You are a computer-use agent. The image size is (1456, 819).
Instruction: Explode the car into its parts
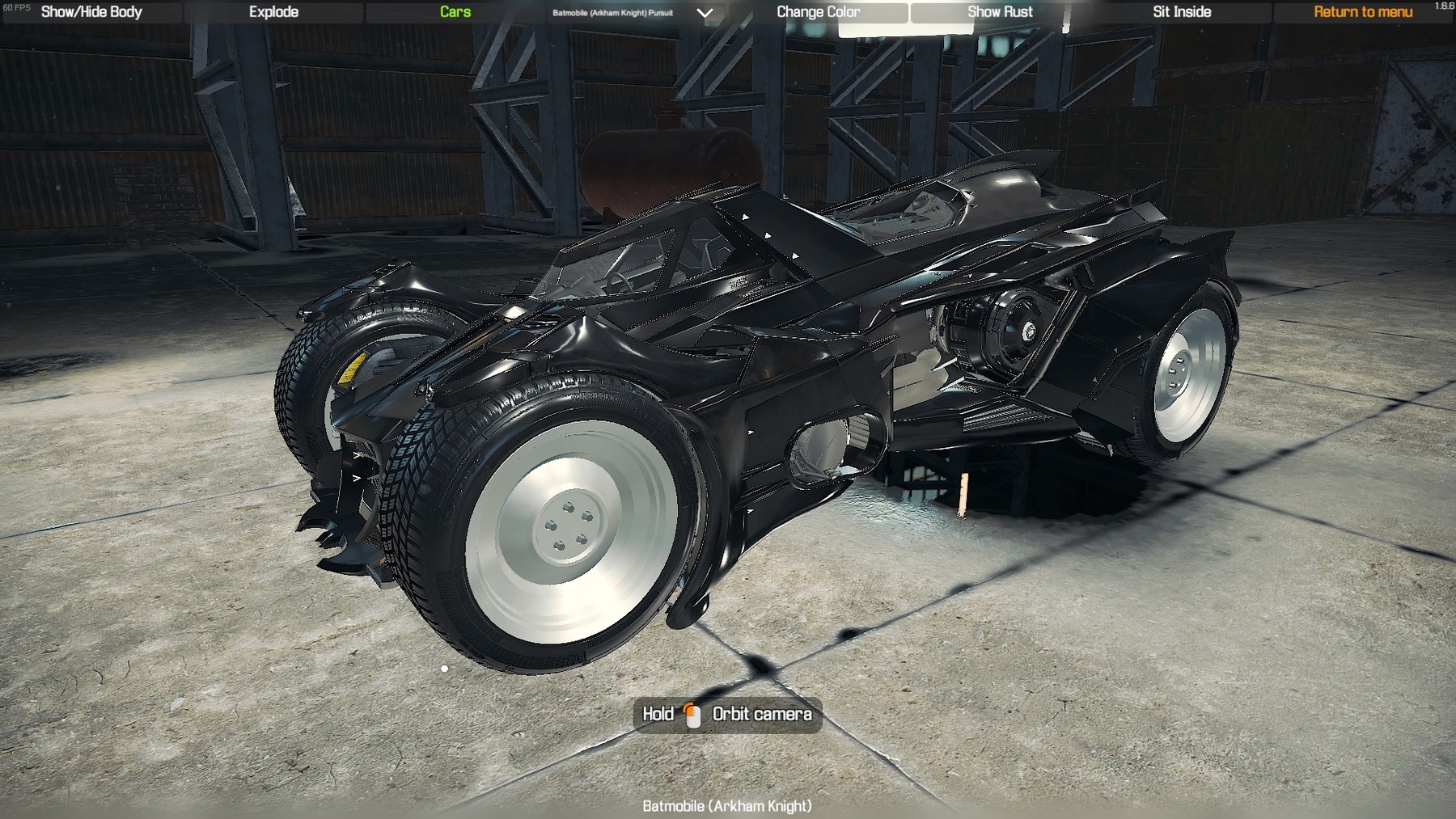point(274,12)
